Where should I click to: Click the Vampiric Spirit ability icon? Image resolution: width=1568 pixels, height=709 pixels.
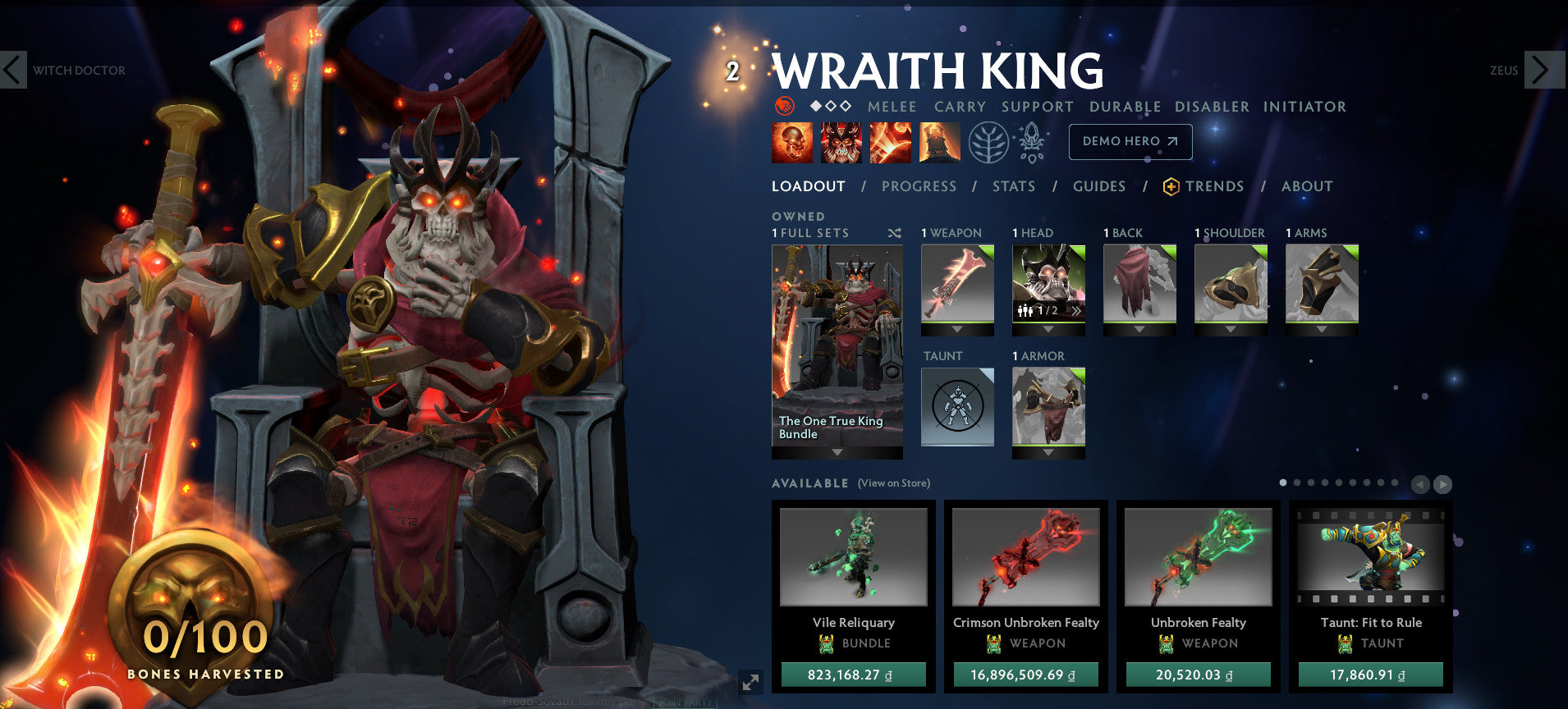(x=841, y=142)
